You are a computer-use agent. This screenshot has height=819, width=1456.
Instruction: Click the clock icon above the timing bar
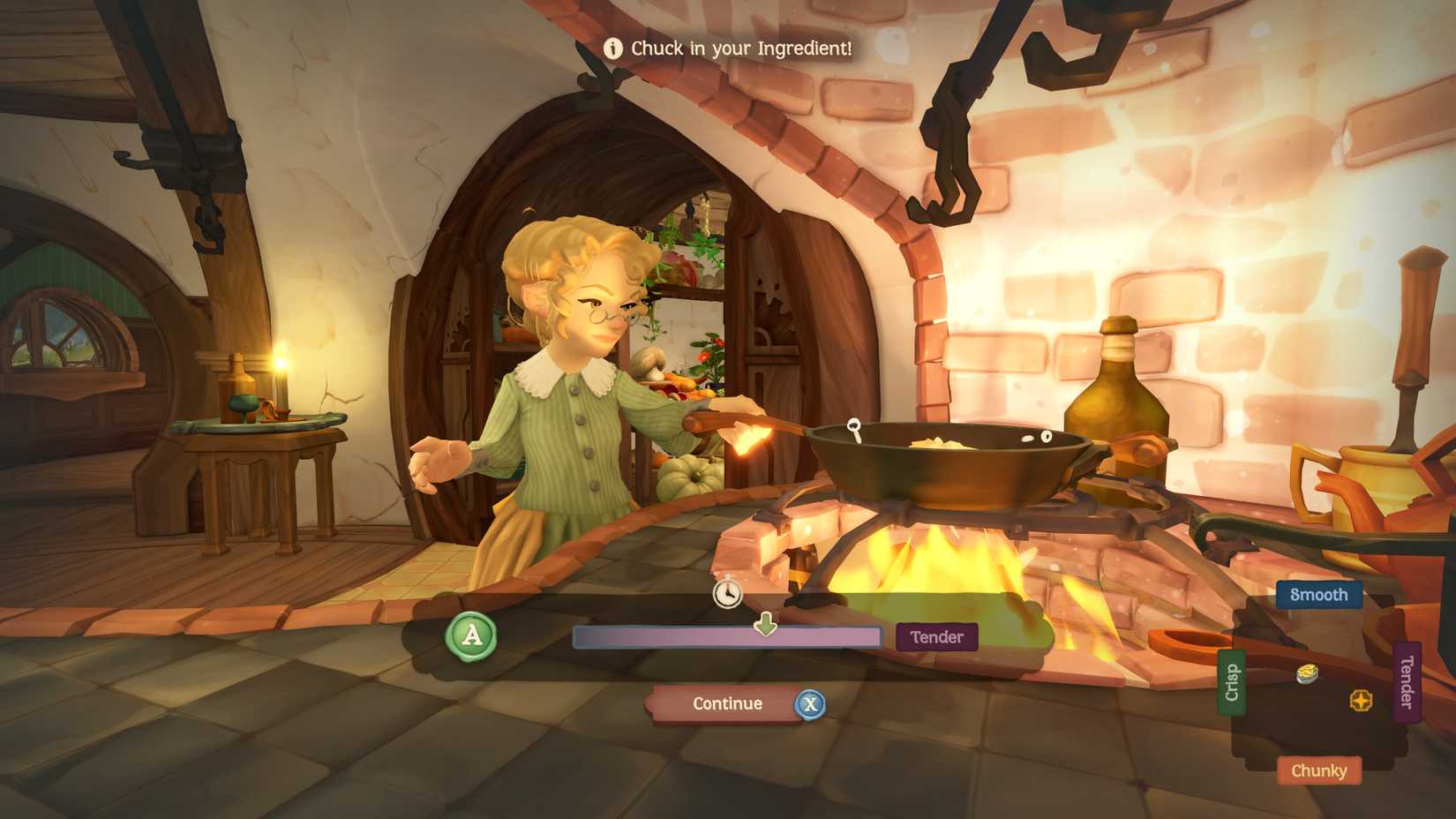pyautogui.click(x=725, y=594)
